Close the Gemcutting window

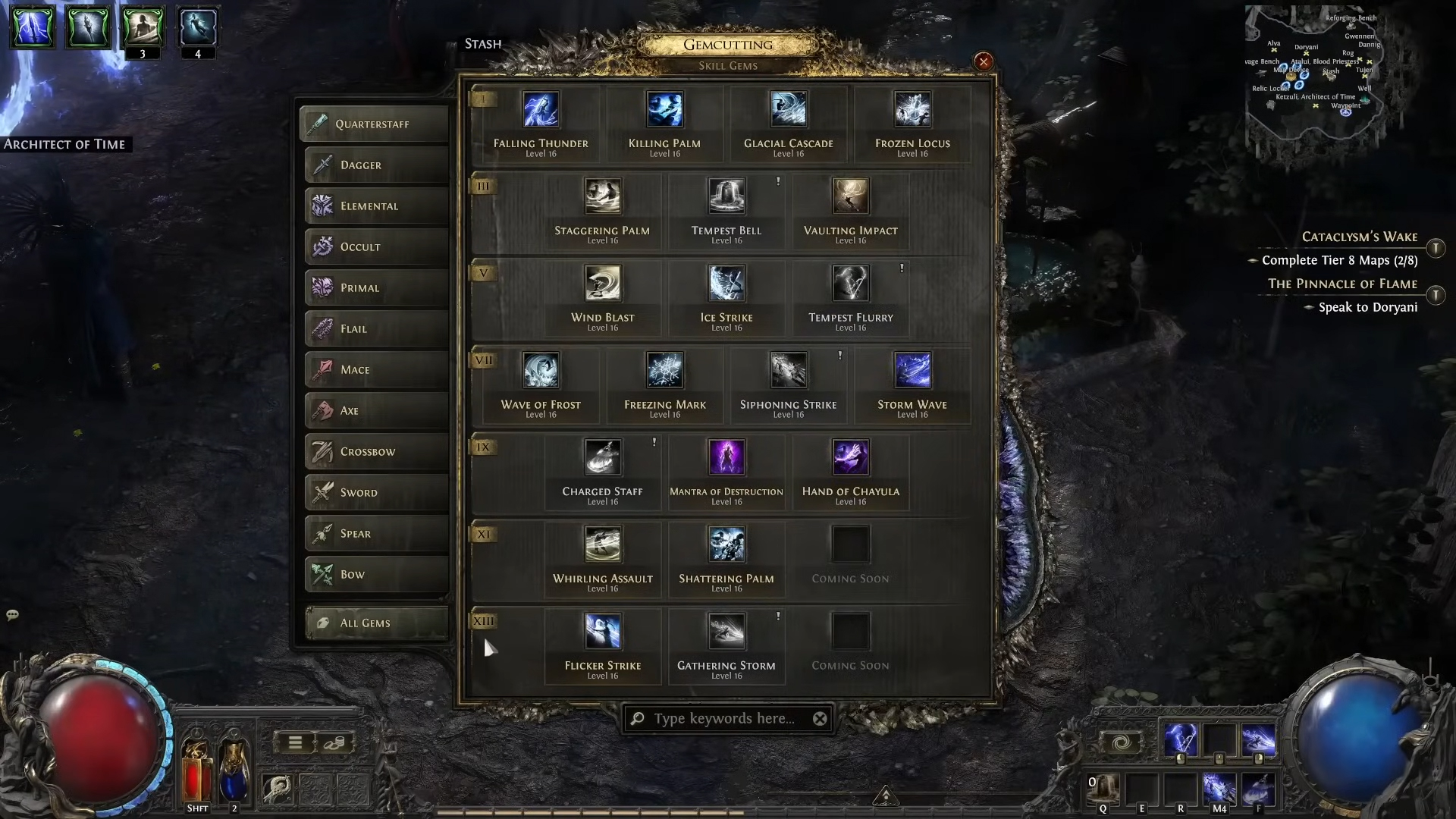(x=984, y=62)
